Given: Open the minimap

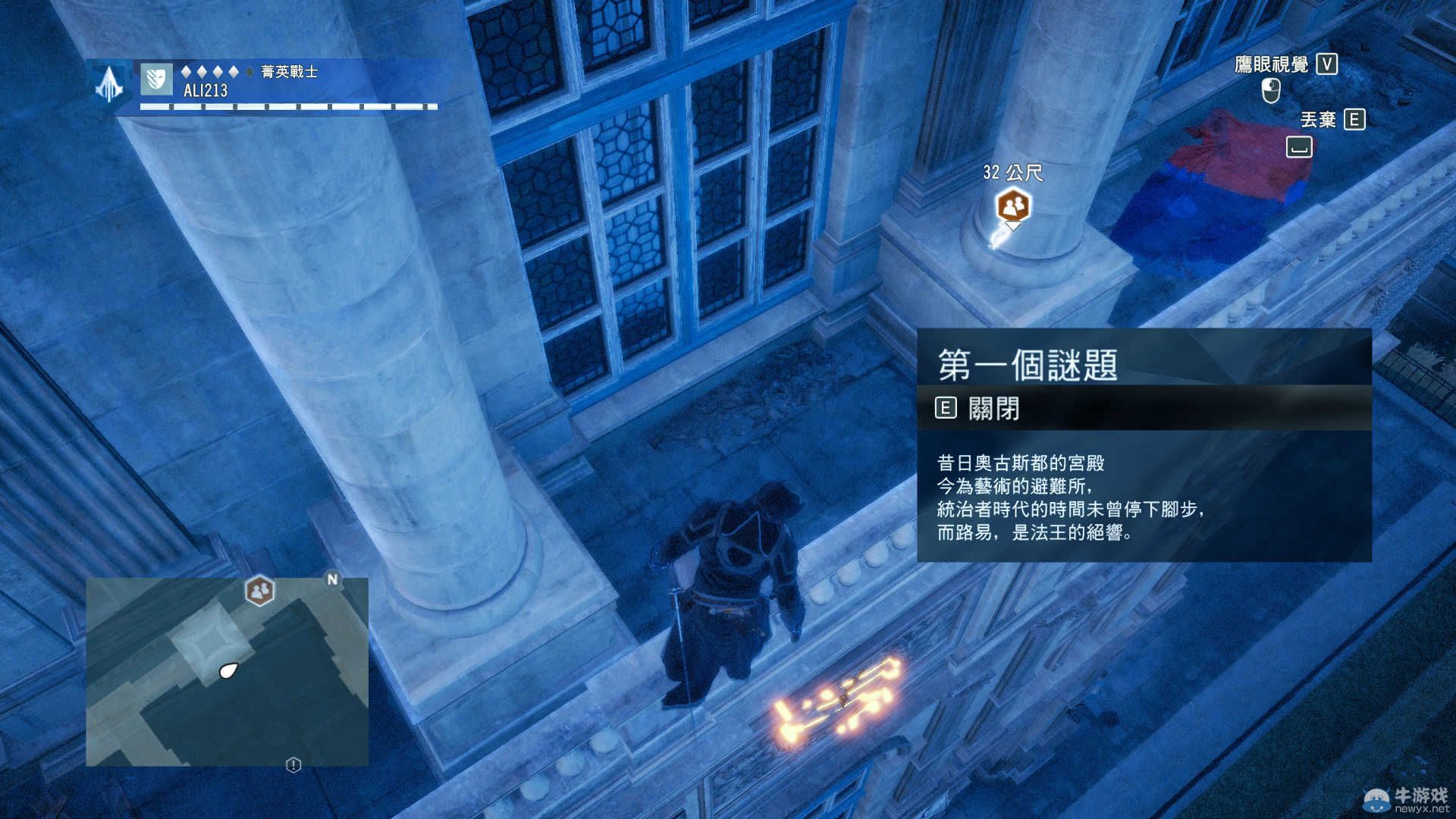Looking at the screenshot, I should pyautogui.click(x=227, y=671).
